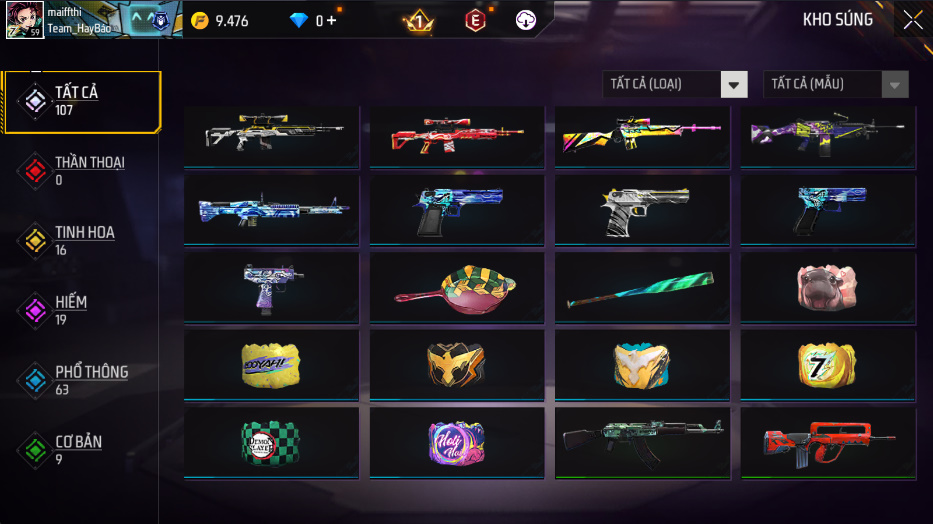Select the orange FAMAS rifle skin
This screenshot has width=933, height=524.
(827, 442)
